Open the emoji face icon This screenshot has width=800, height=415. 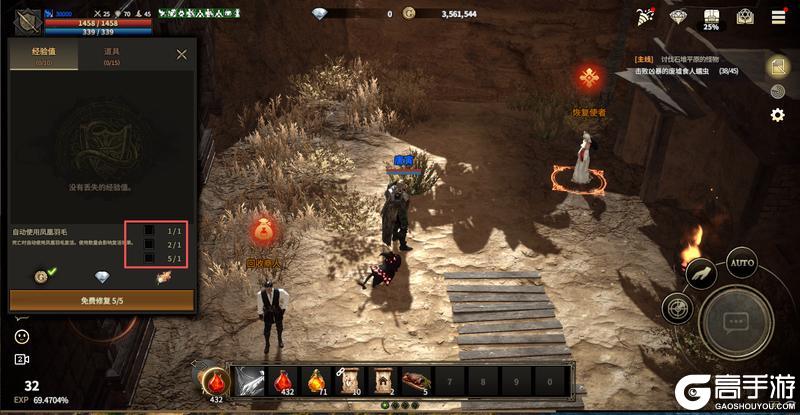pos(21,337)
